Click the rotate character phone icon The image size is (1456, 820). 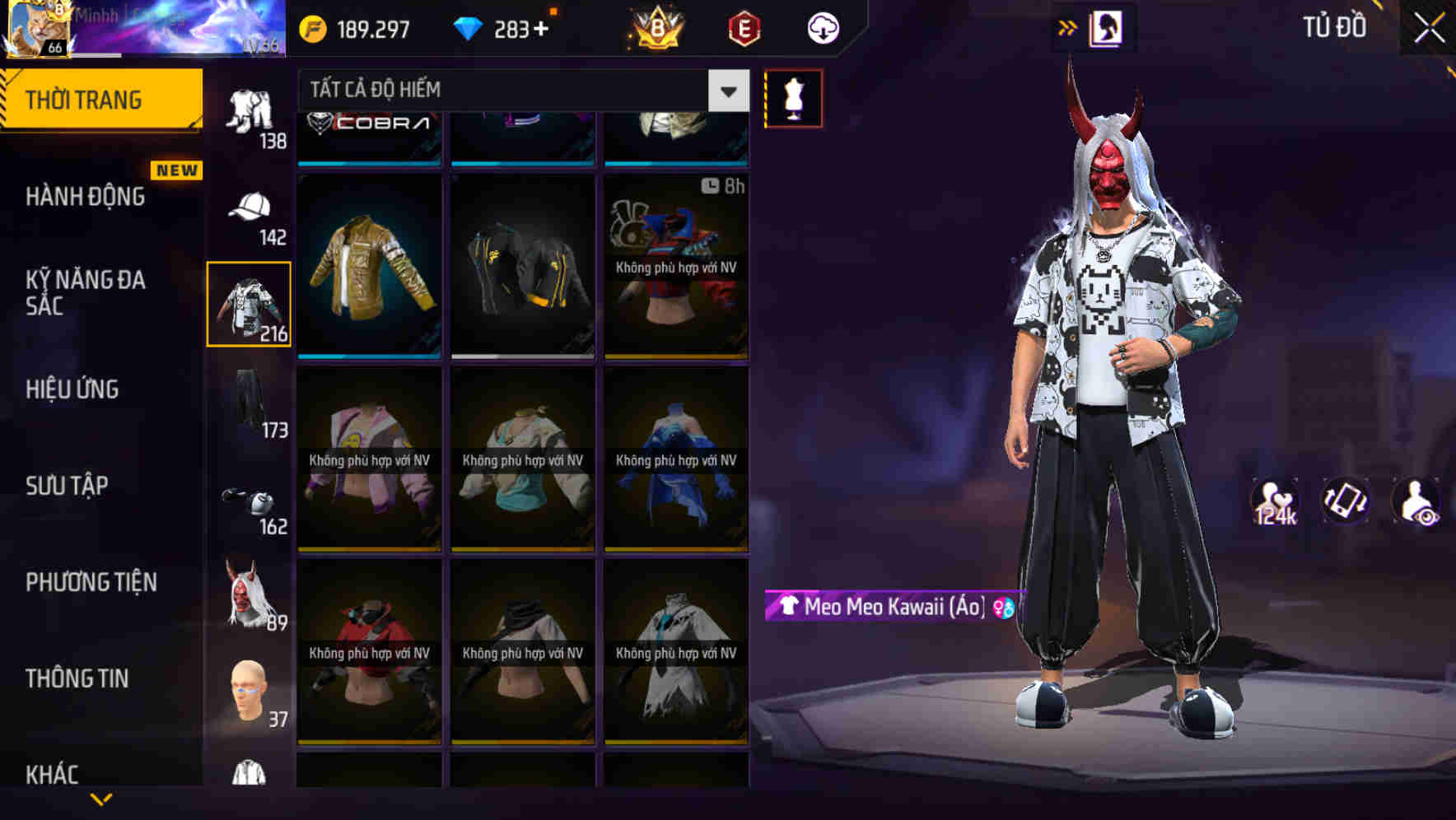[1345, 501]
